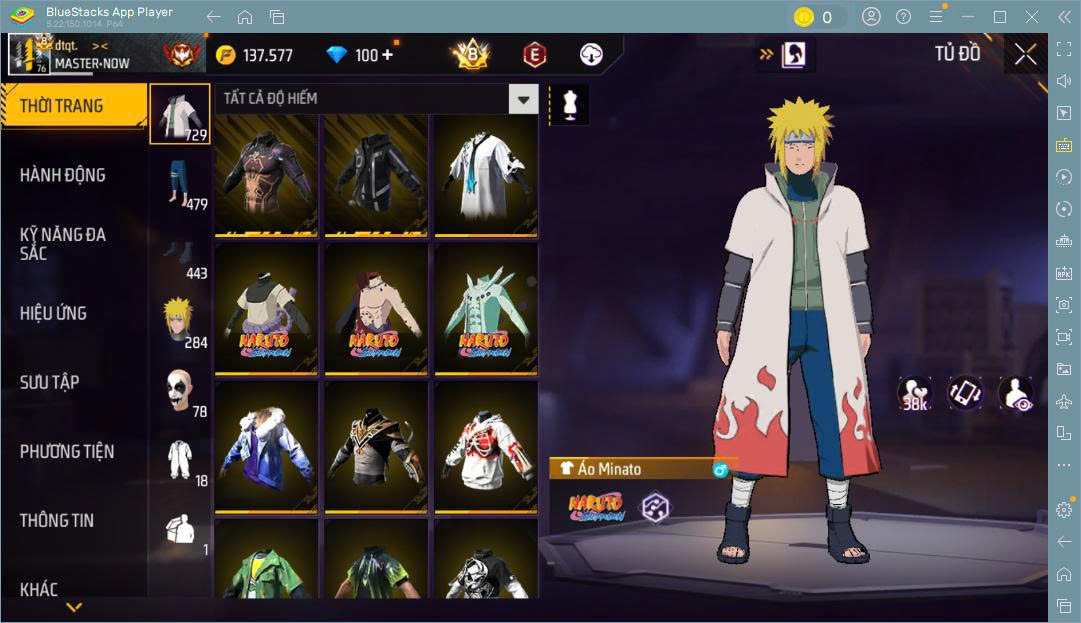The width and height of the screenshot is (1081, 623).
Task: Close the Tủ Đồ wardrobe screen
Action: 1025,55
